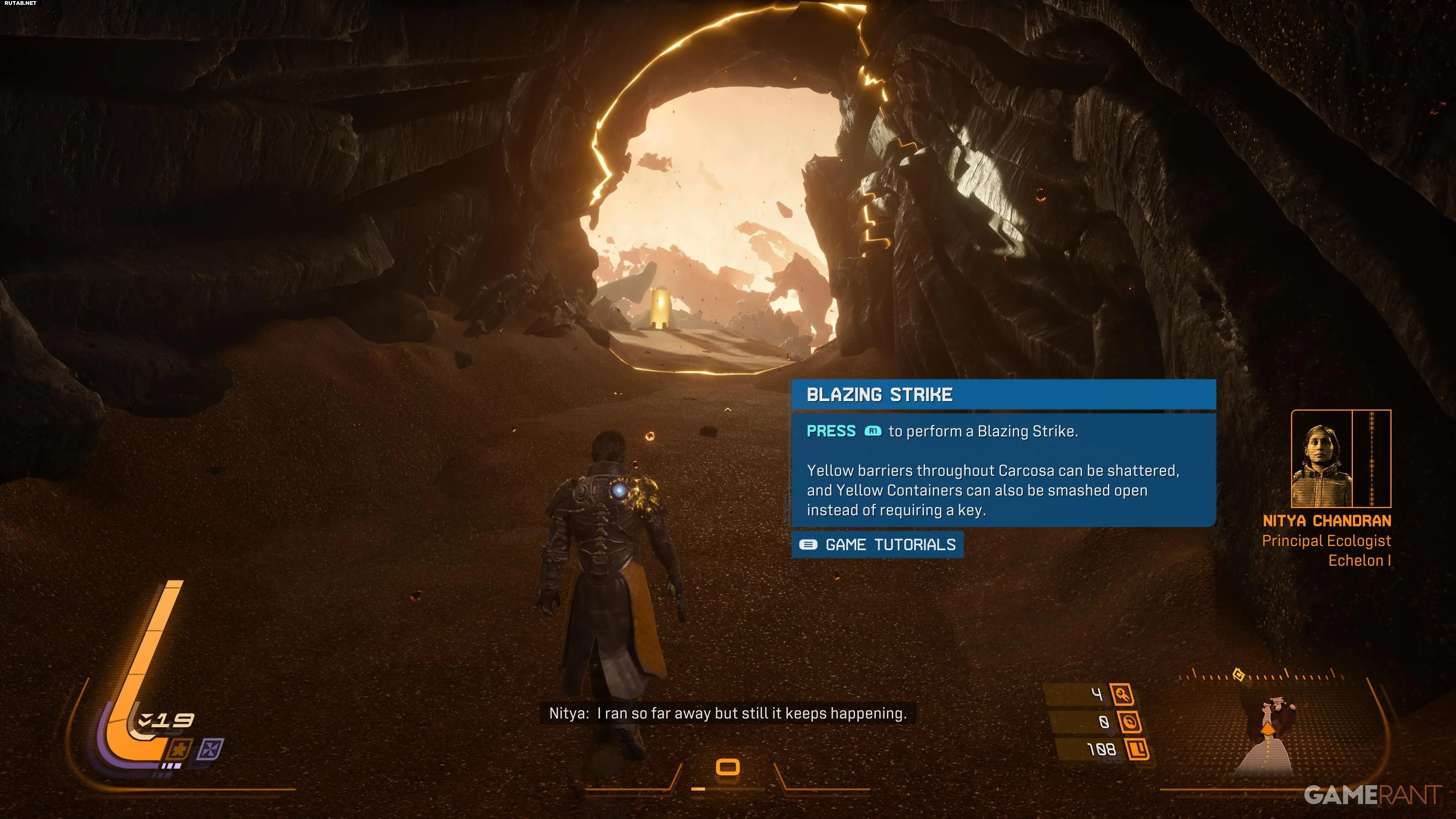Viewport: 1456px width, 819px height.
Task: Click Nitya Chandran's speaker portrait
Action: coord(1321,459)
